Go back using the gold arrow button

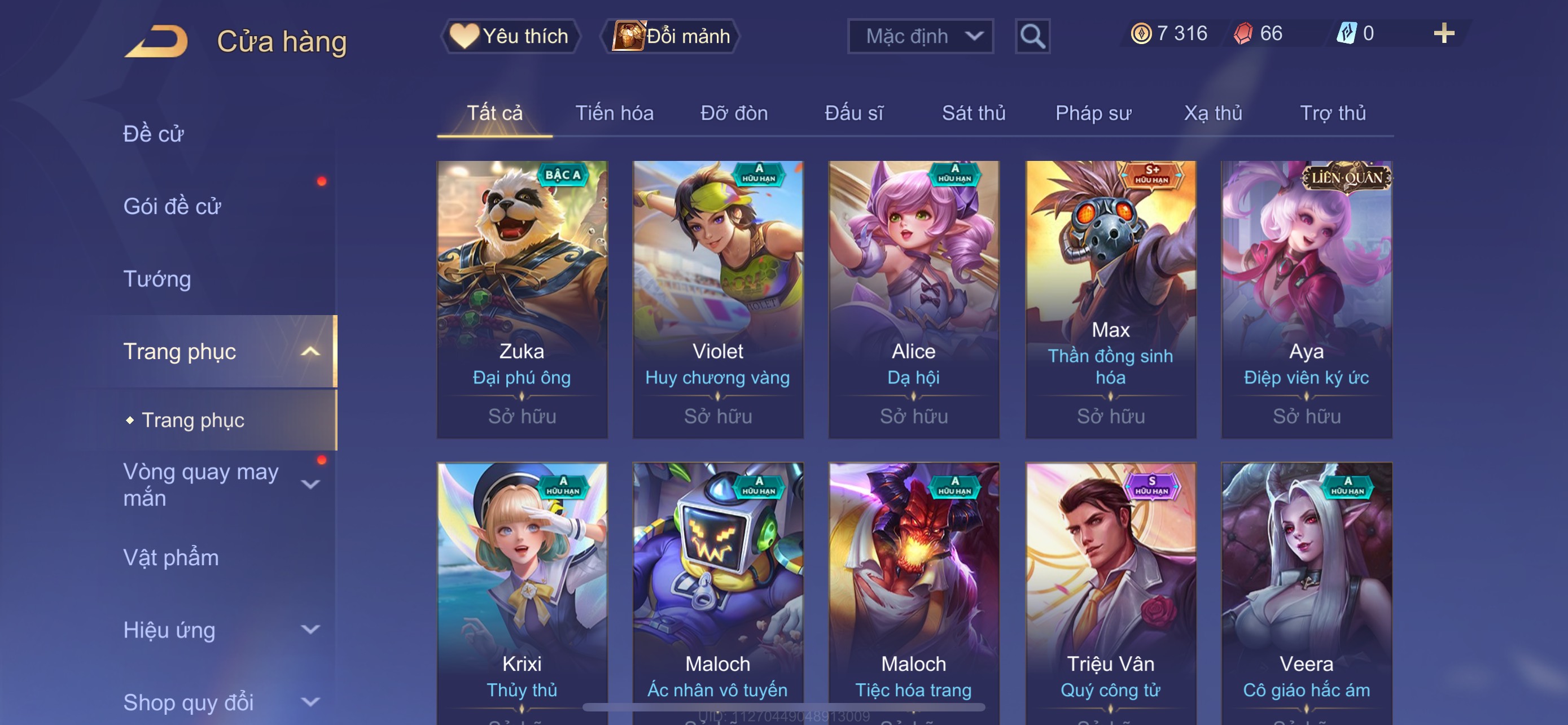pyautogui.click(x=156, y=41)
